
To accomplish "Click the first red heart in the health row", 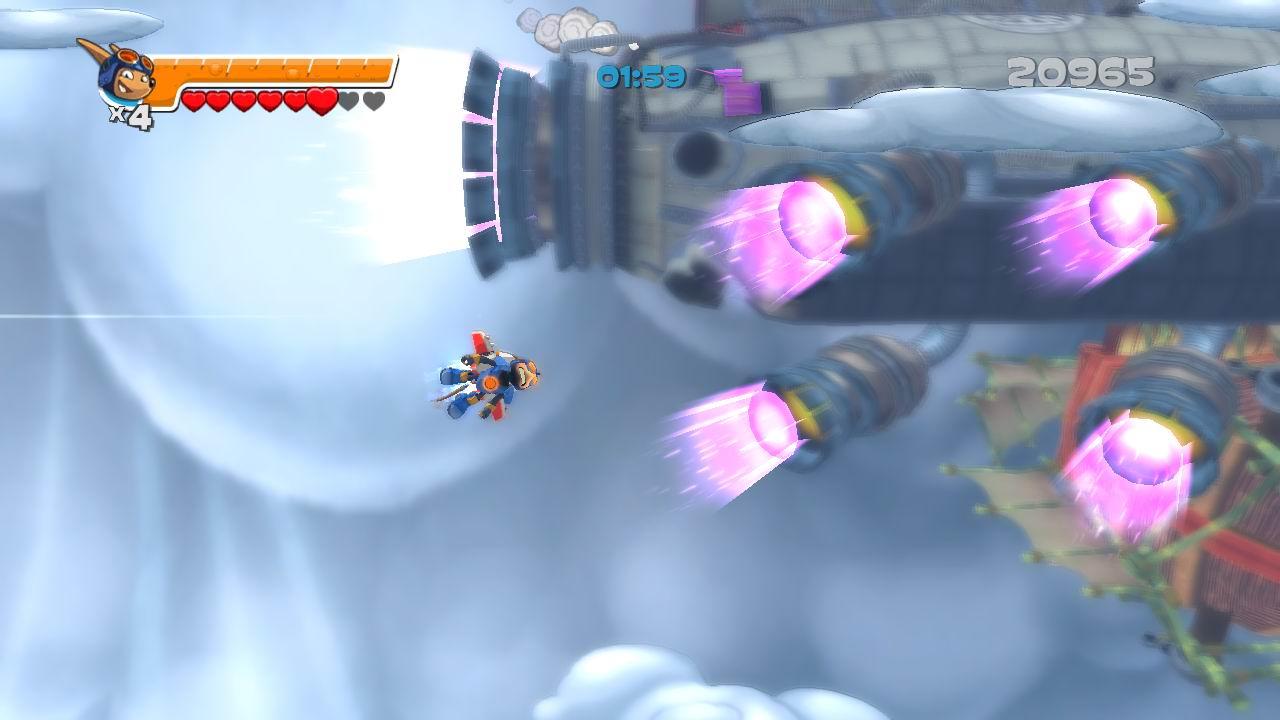I will [196, 99].
